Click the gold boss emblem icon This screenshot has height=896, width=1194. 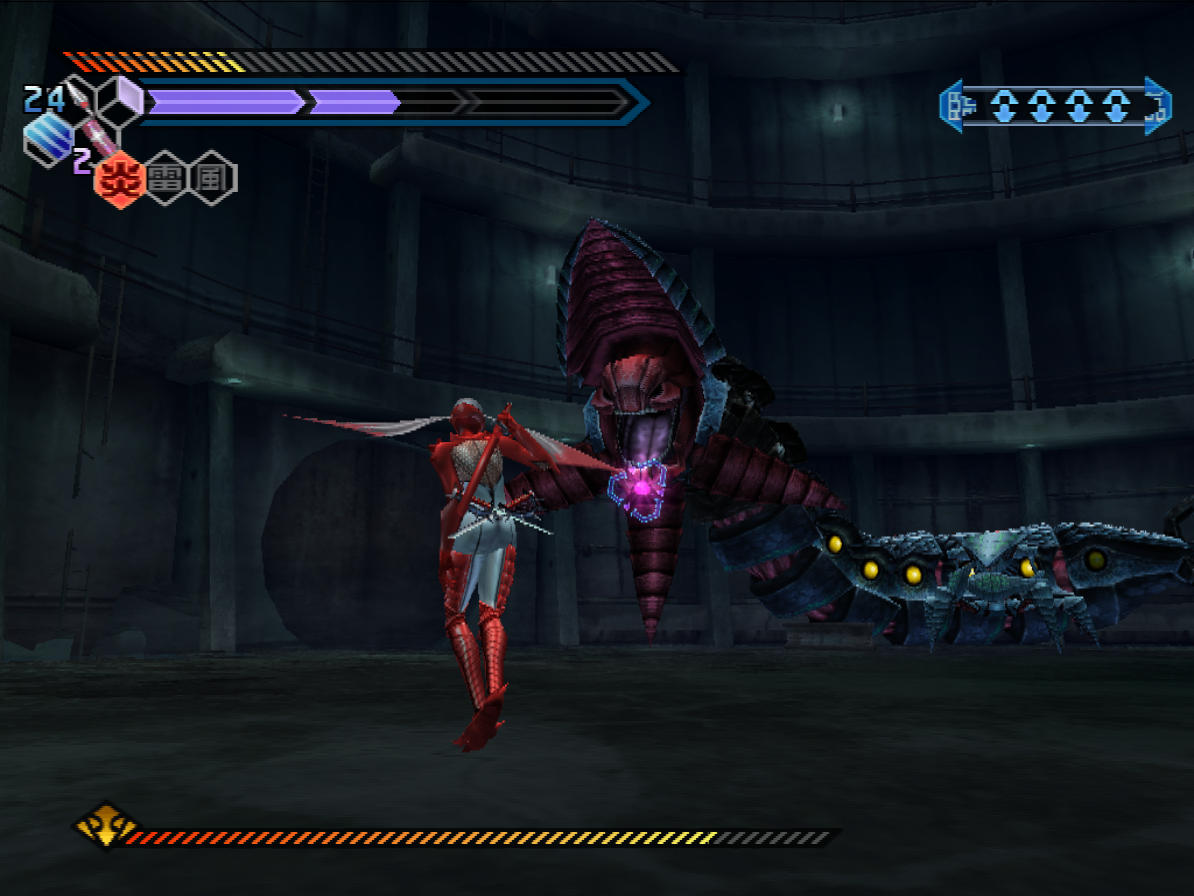(x=105, y=826)
